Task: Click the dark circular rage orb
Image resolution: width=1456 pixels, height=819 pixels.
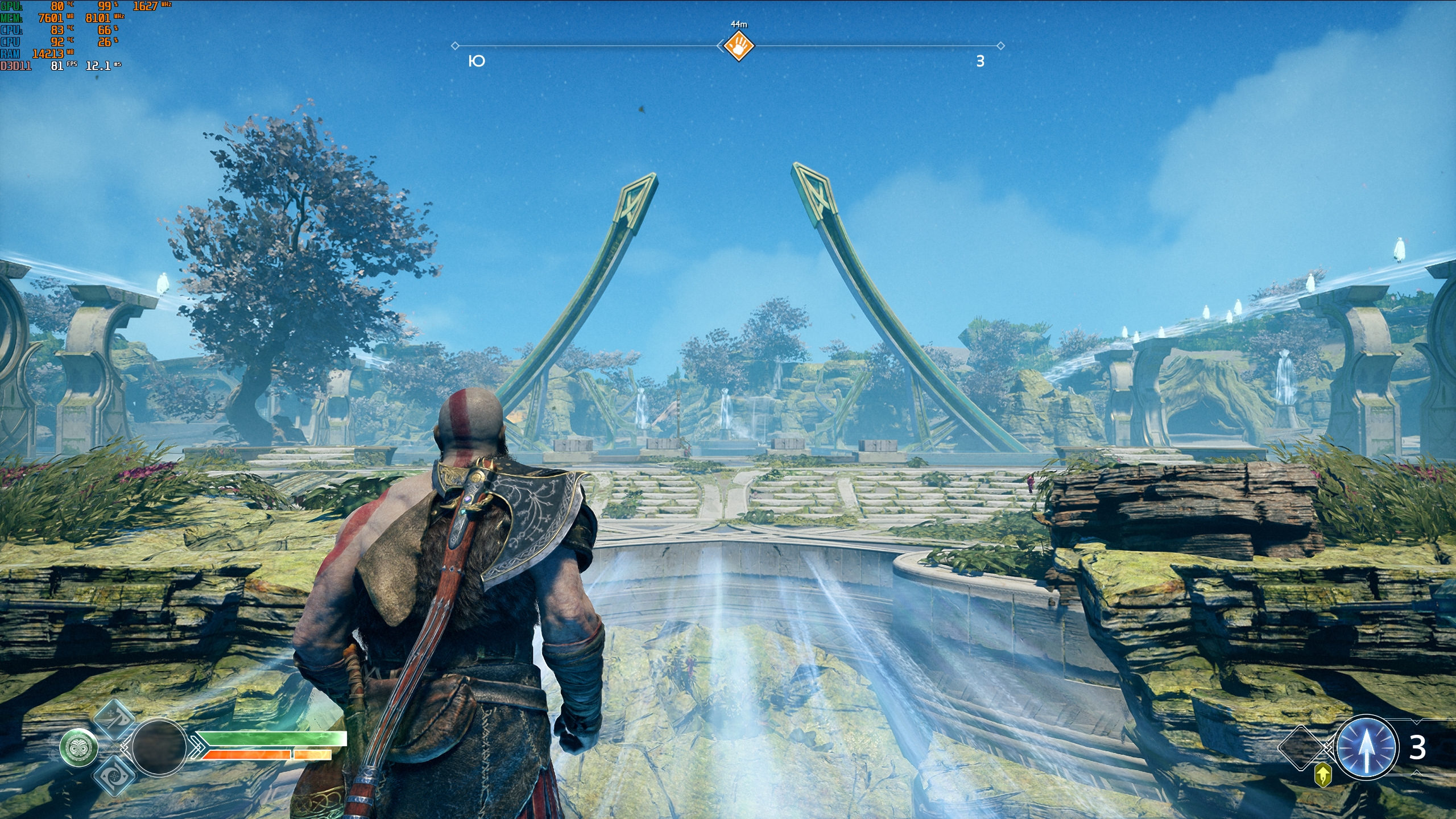Action: pyautogui.click(x=159, y=747)
